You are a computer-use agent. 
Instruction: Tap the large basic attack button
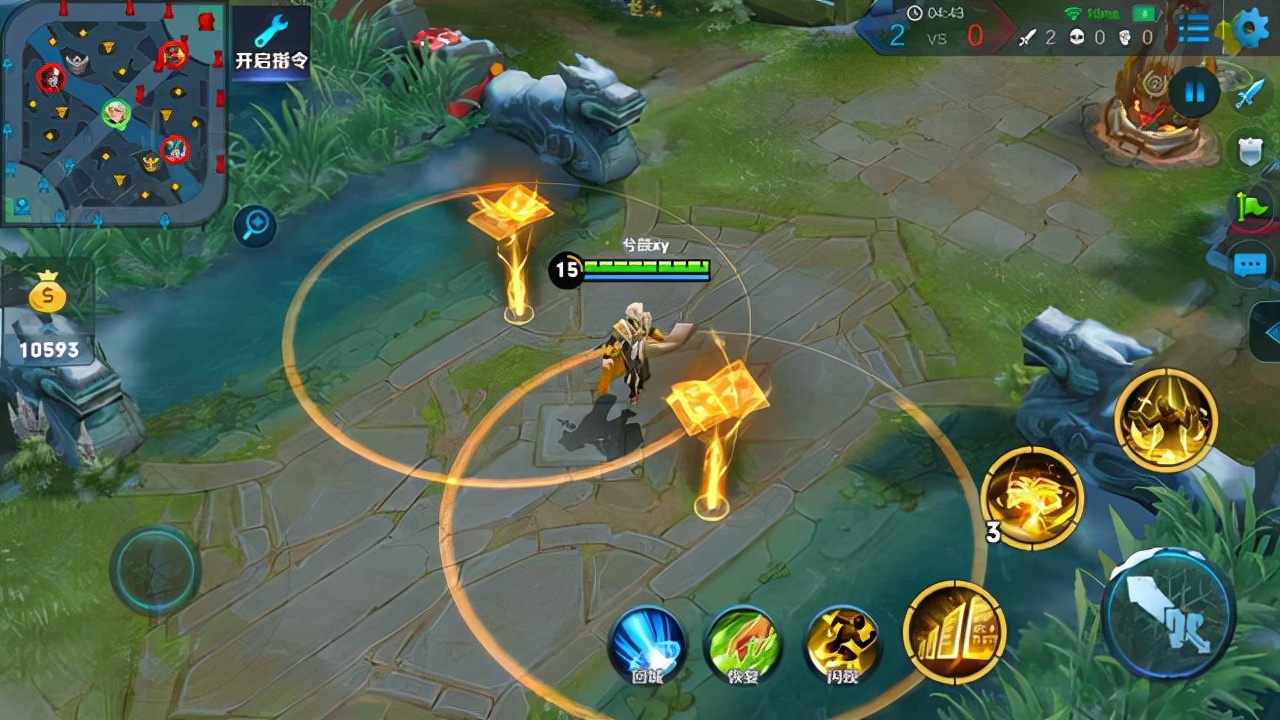pos(1169,614)
